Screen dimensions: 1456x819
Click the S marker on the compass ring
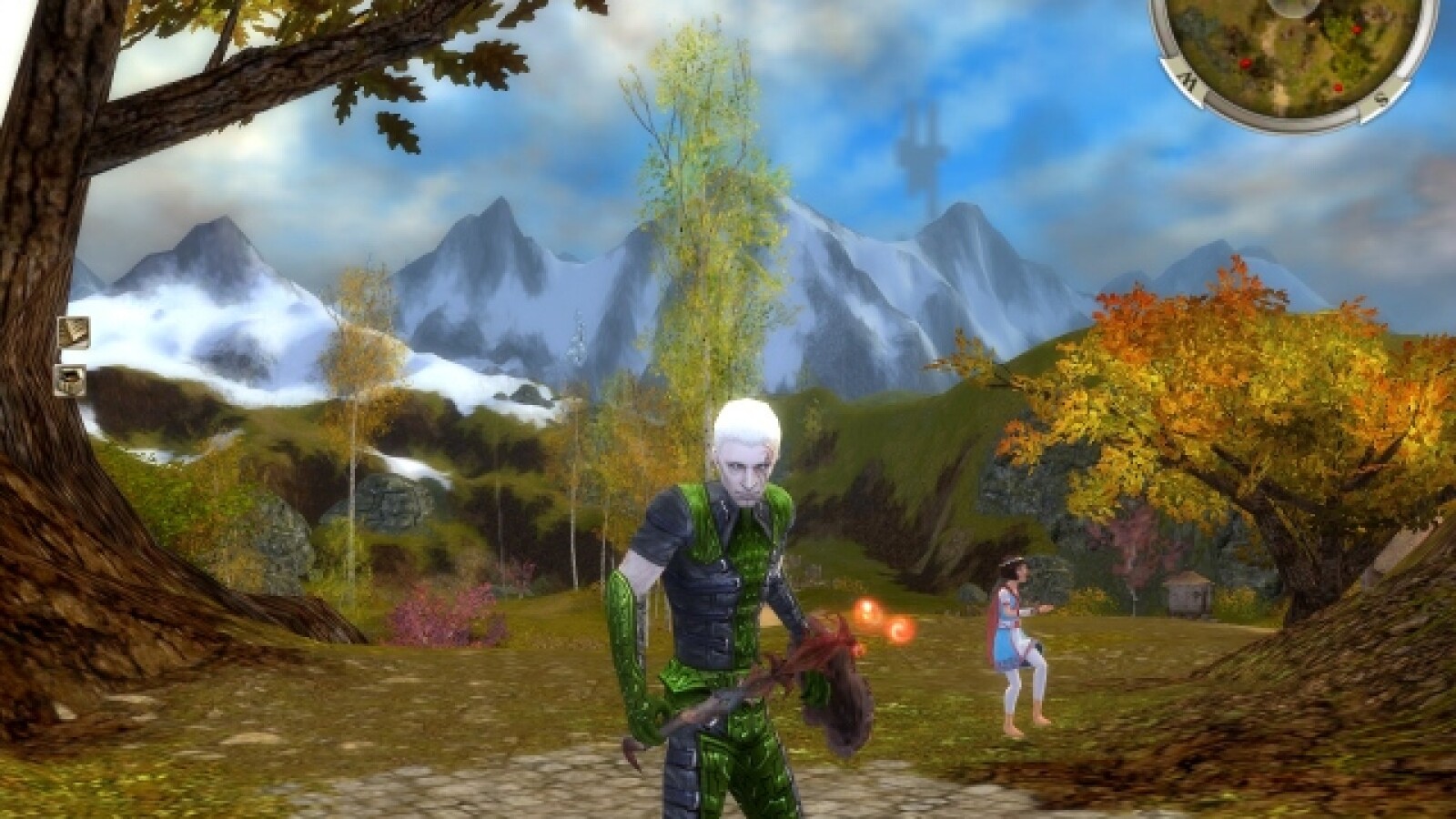click(1382, 97)
